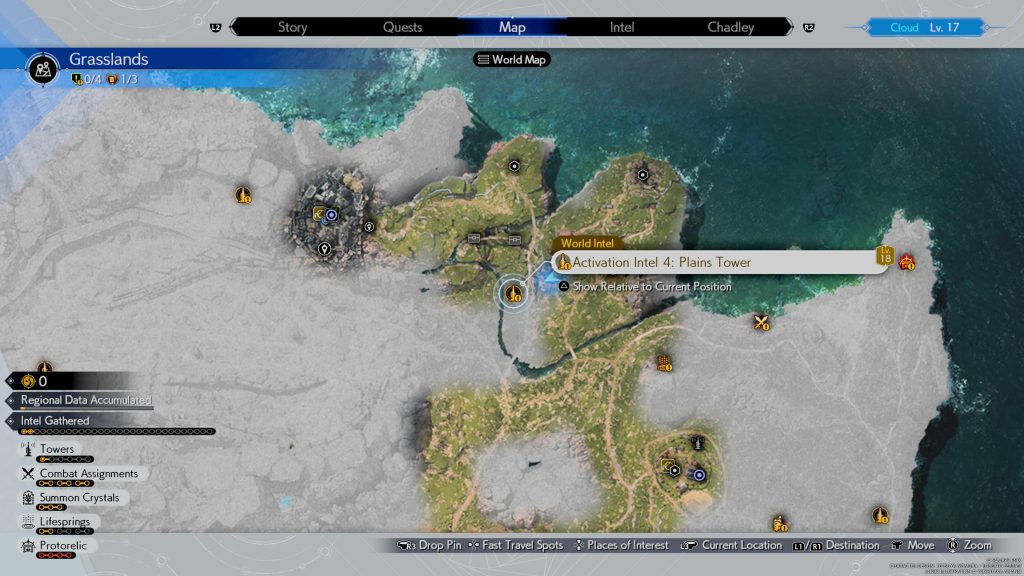Switch to the Story tab
1024x576 pixels.
tap(292, 27)
